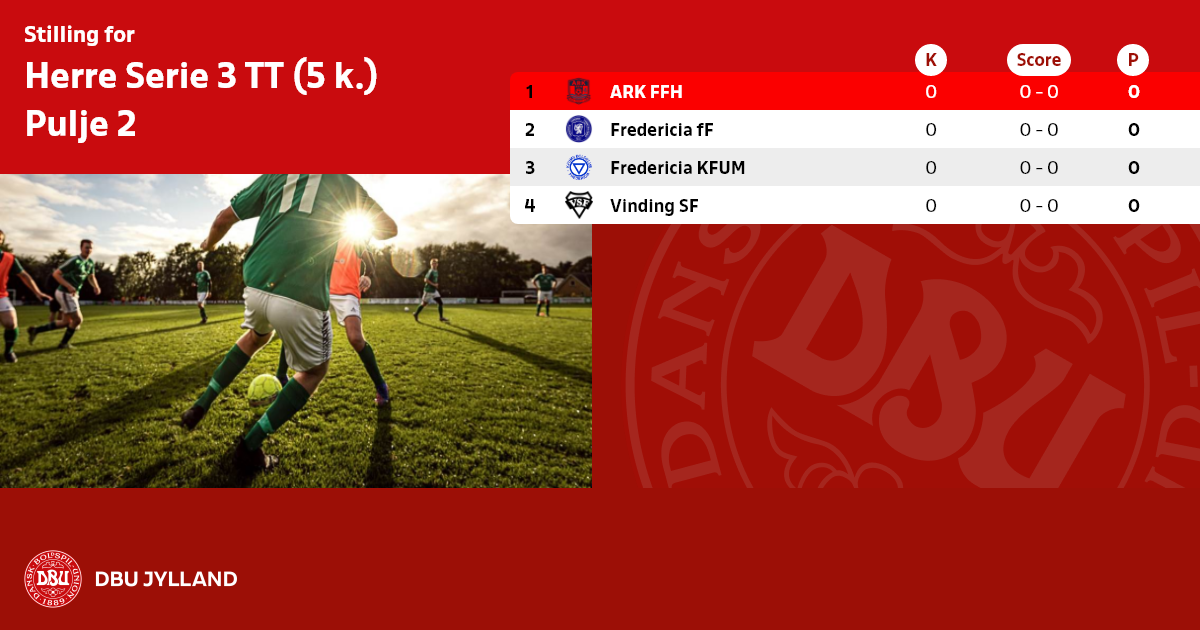Select the ARK FFH standings row

point(646,92)
